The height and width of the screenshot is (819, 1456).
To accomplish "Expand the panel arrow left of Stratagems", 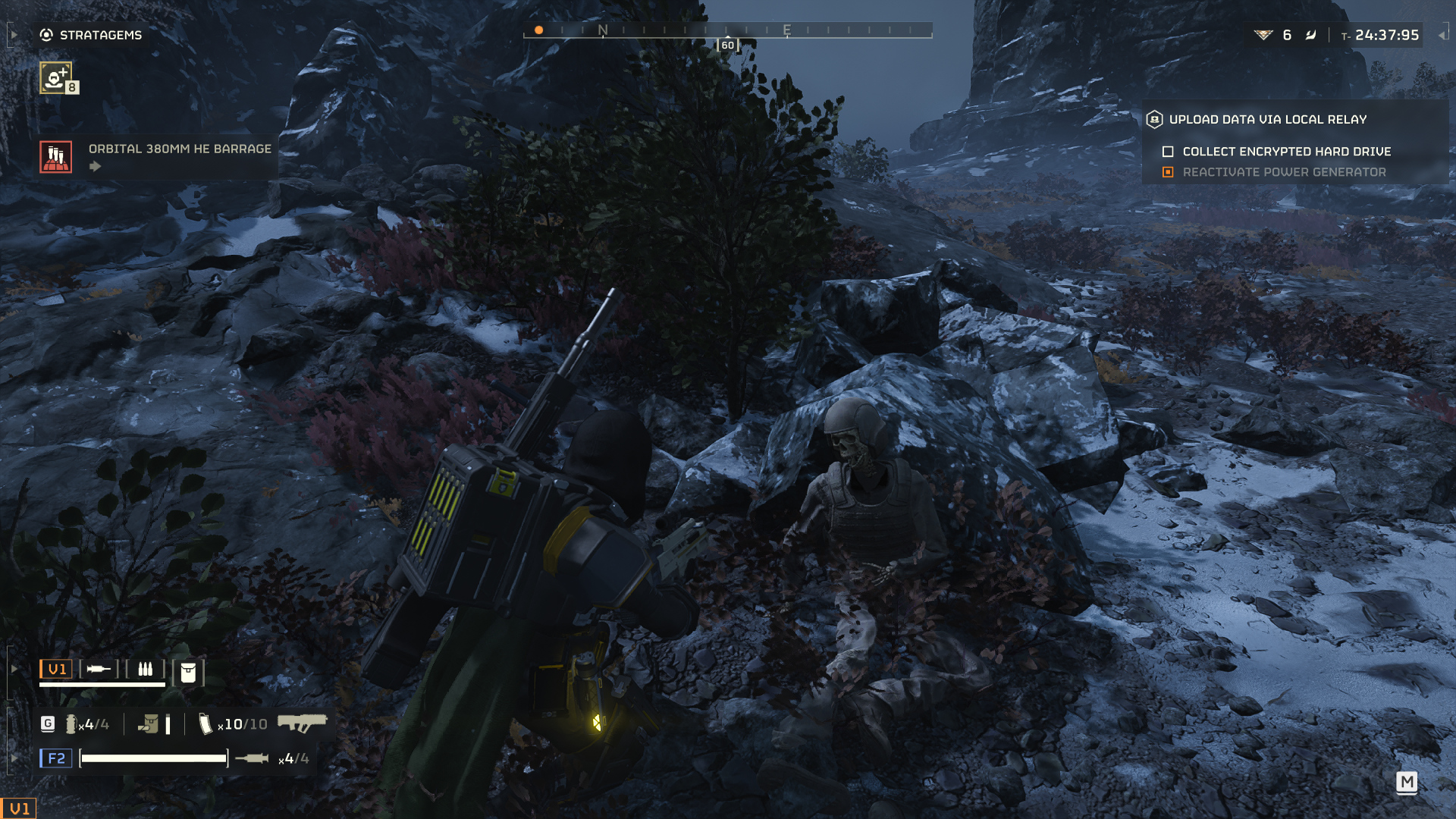I will (14, 35).
